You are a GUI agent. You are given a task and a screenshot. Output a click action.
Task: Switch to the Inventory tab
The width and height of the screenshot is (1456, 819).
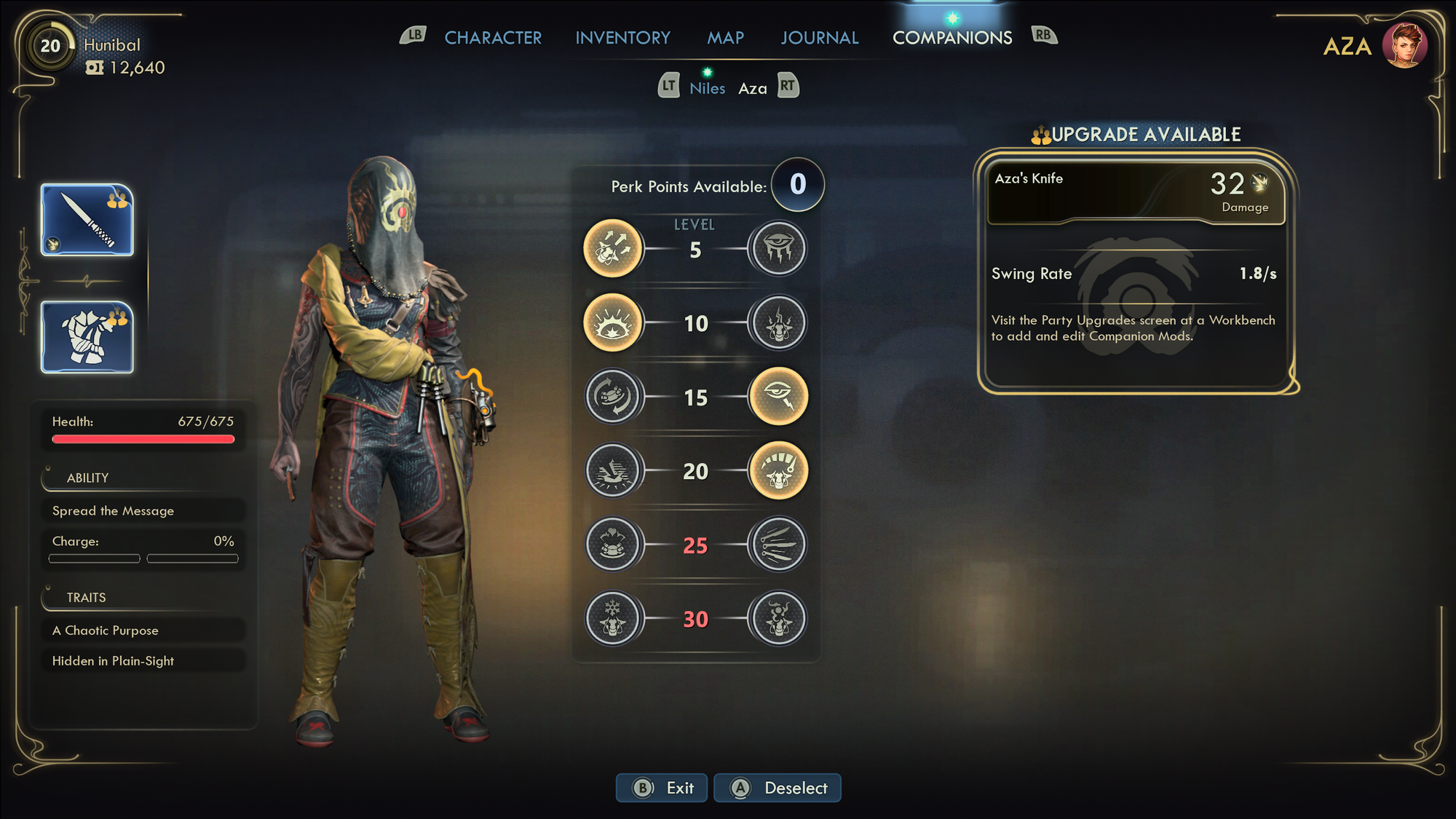[622, 37]
